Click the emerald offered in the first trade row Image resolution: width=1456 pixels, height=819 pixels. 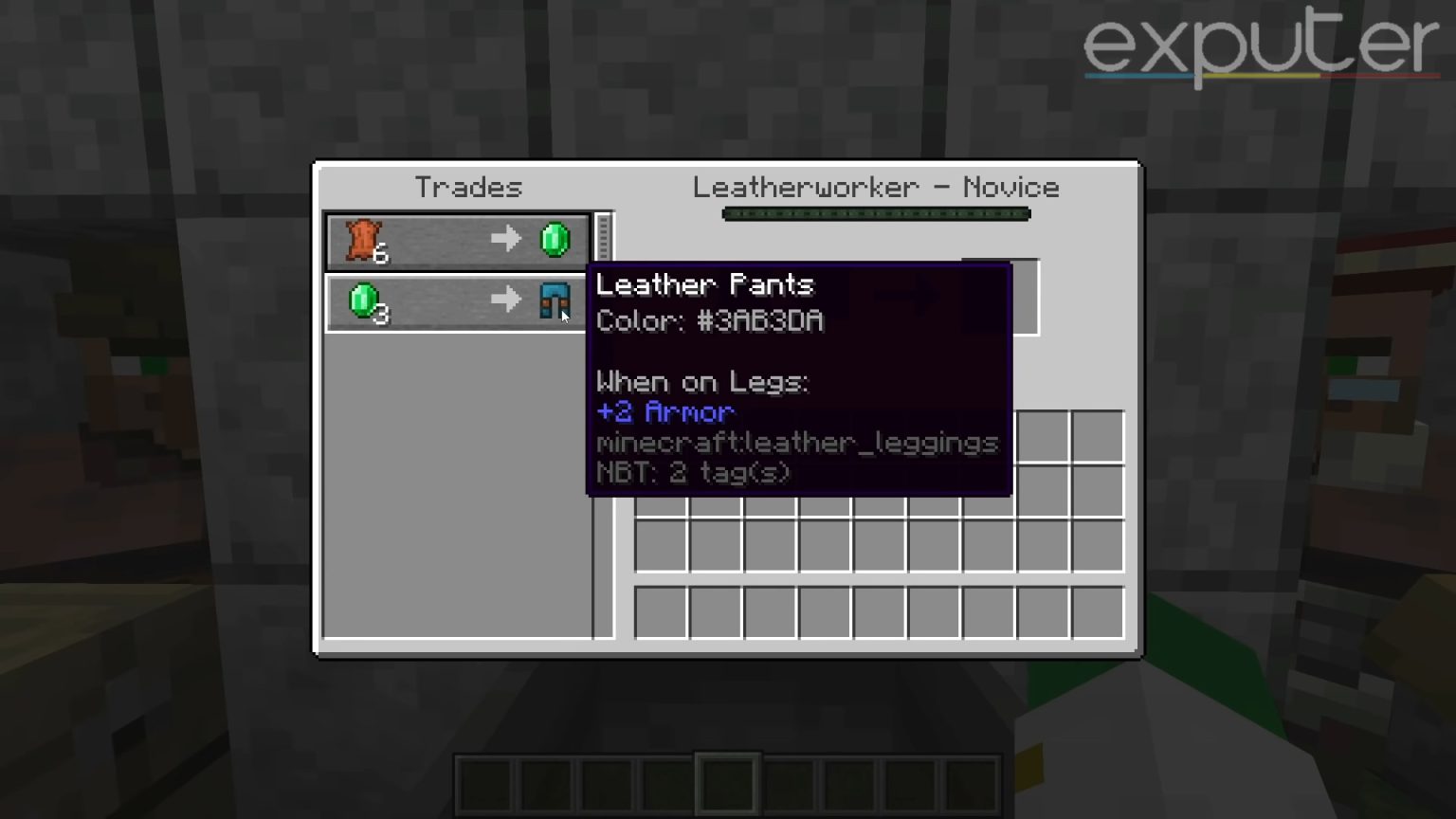(555, 240)
